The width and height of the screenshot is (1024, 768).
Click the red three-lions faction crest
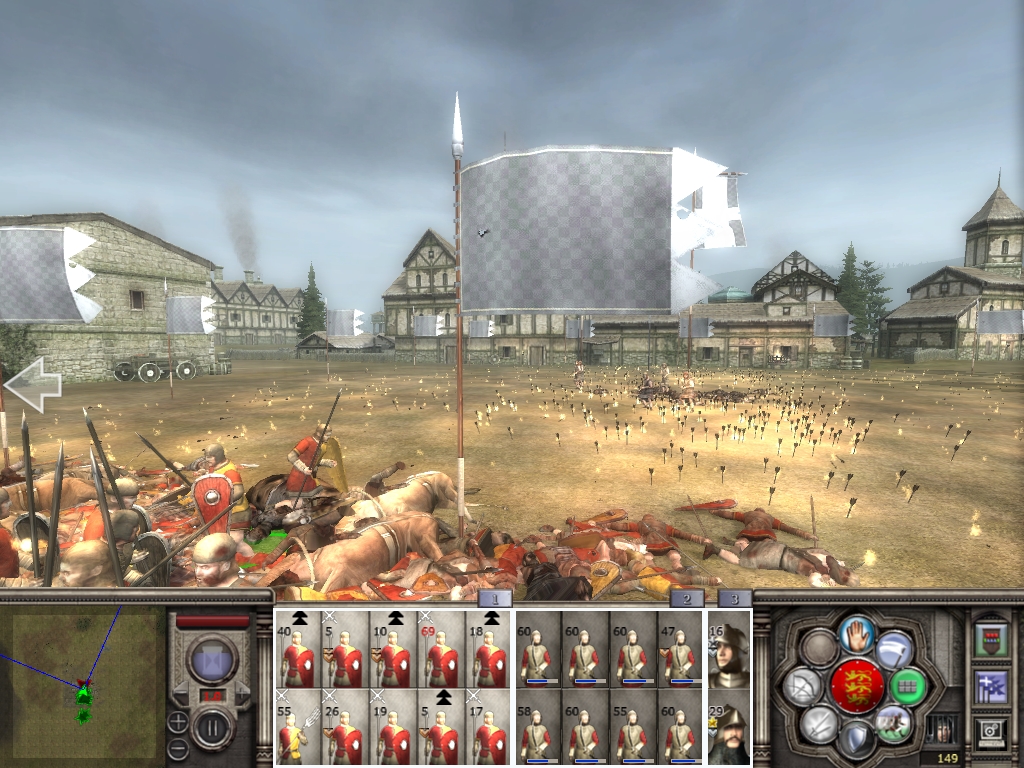pyautogui.click(x=858, y=686)
